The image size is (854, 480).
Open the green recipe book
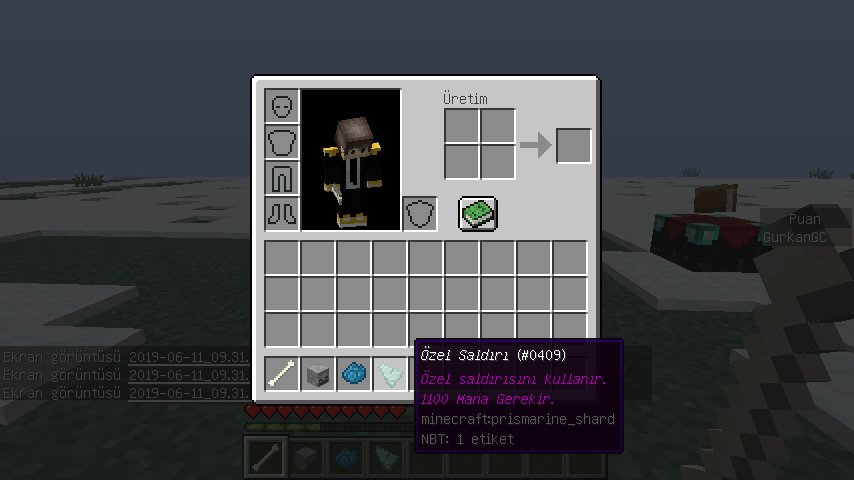click(478, 213)
